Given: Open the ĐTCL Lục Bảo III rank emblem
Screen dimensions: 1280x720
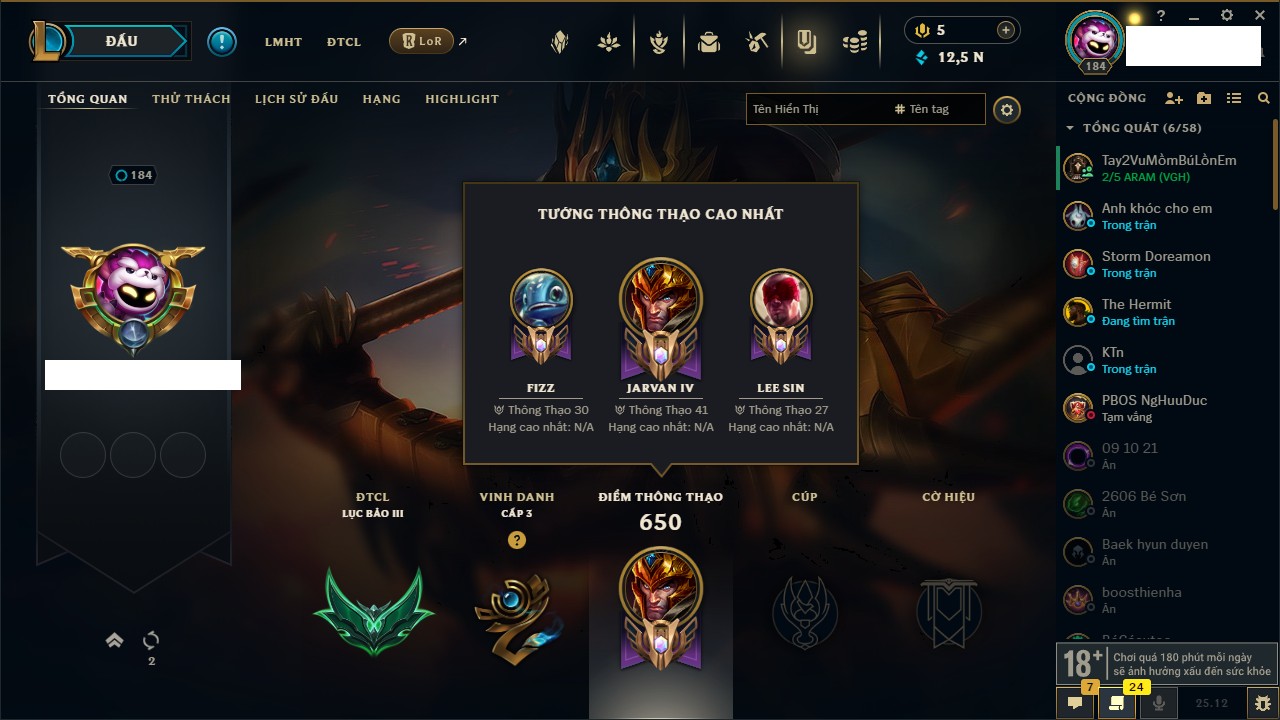Looking at the screenshot, I should click(x=373, y=611).
